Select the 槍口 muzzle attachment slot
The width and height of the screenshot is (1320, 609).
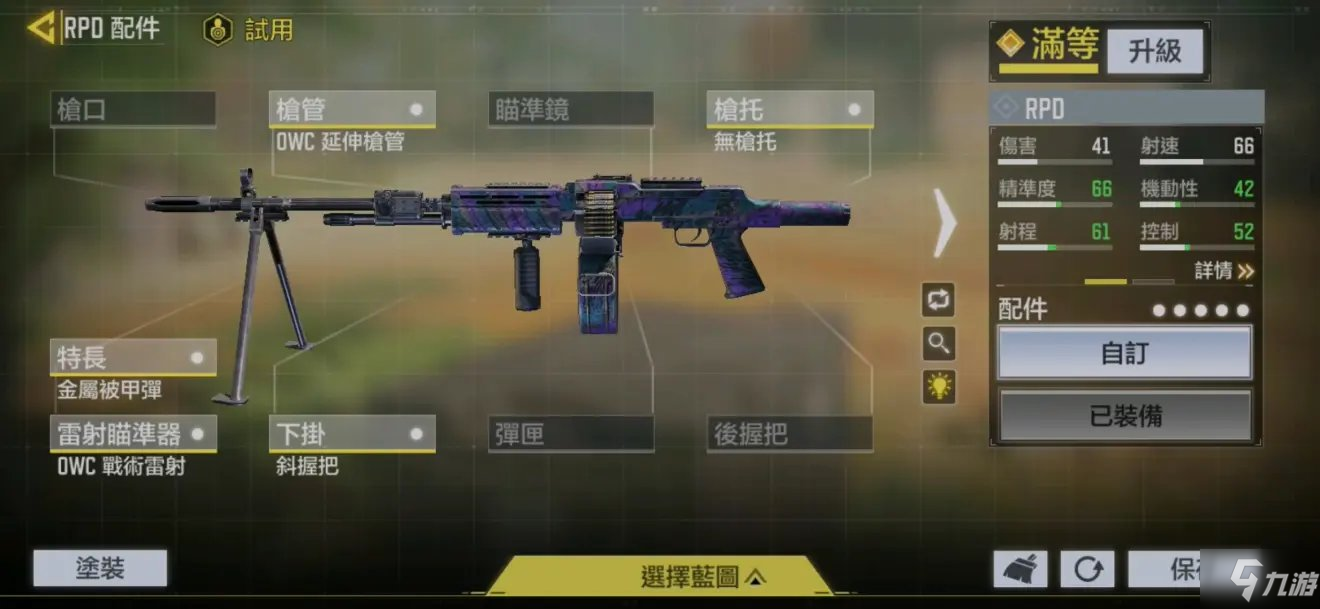pyautogui.click(x=133, y=109)
